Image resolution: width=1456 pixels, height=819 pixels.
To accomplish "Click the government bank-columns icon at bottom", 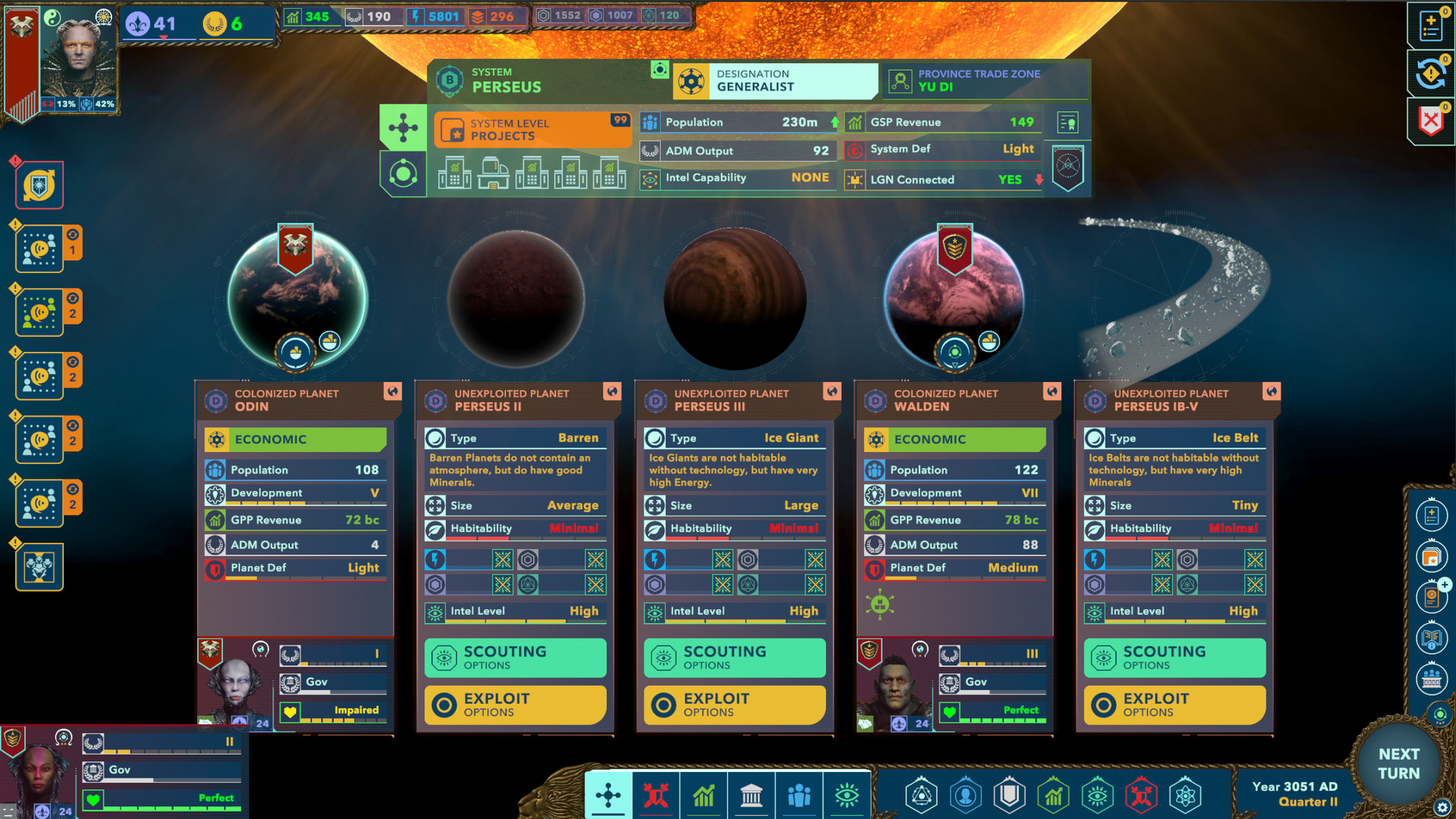I will pos(752,795).
